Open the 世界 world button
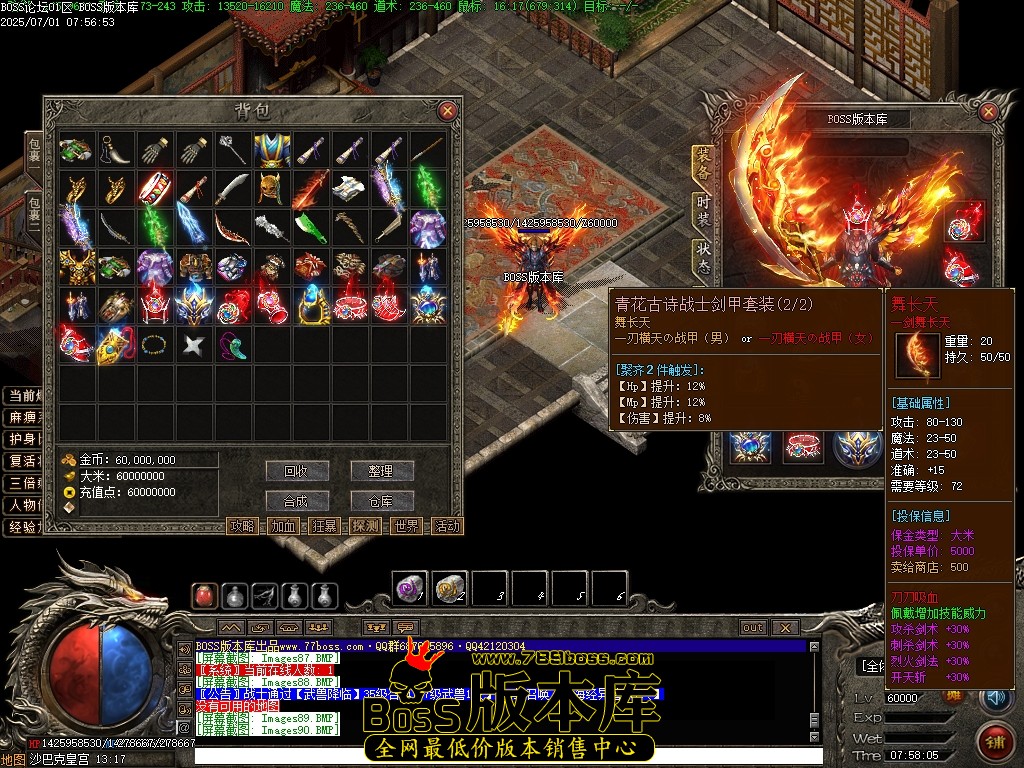Screen dimensions: 1024x768 pyautogui.click(x=406, y=526)
